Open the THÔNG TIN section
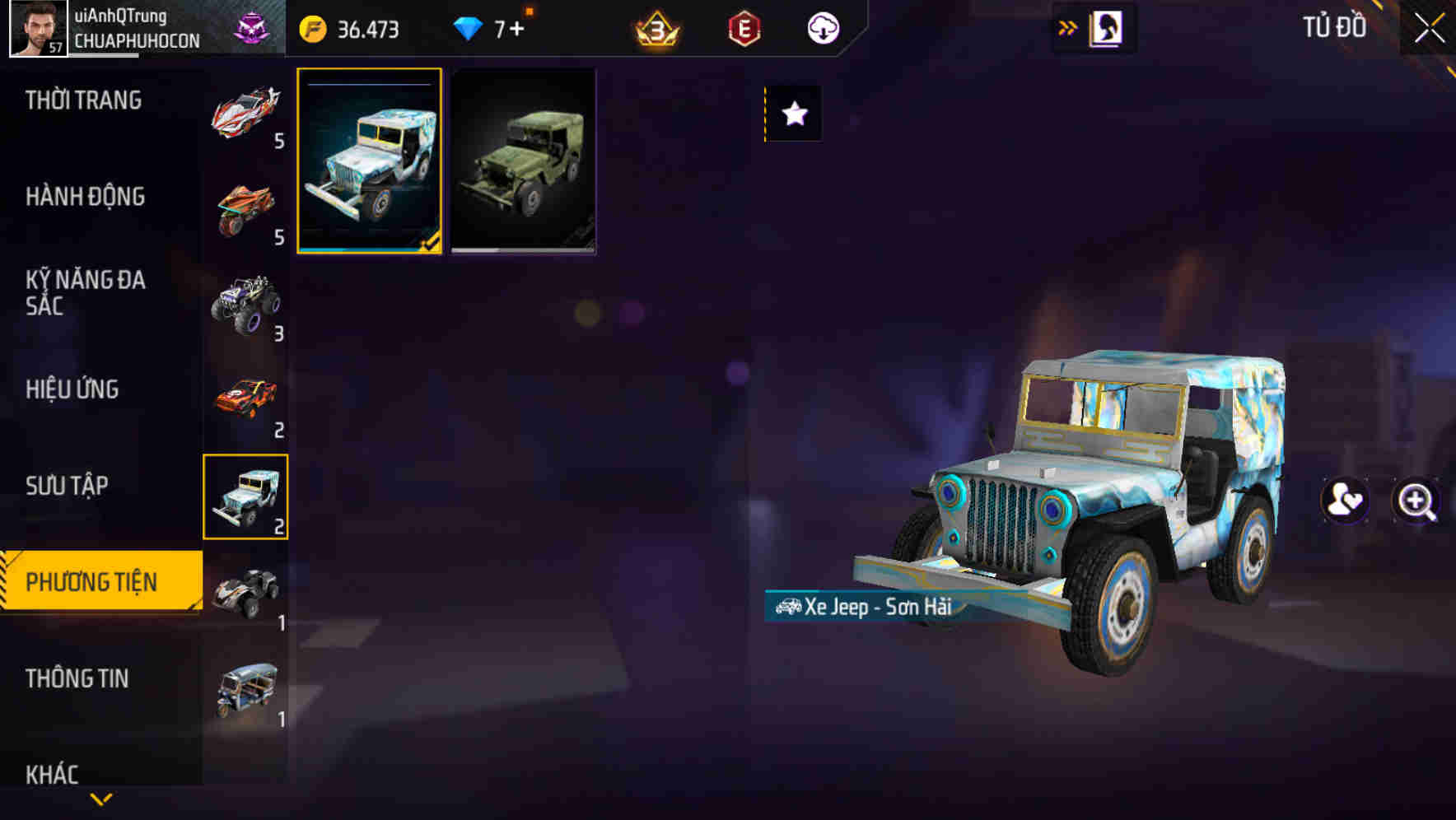The height and width of the screenshot is (820, 1456). (77, 678)
